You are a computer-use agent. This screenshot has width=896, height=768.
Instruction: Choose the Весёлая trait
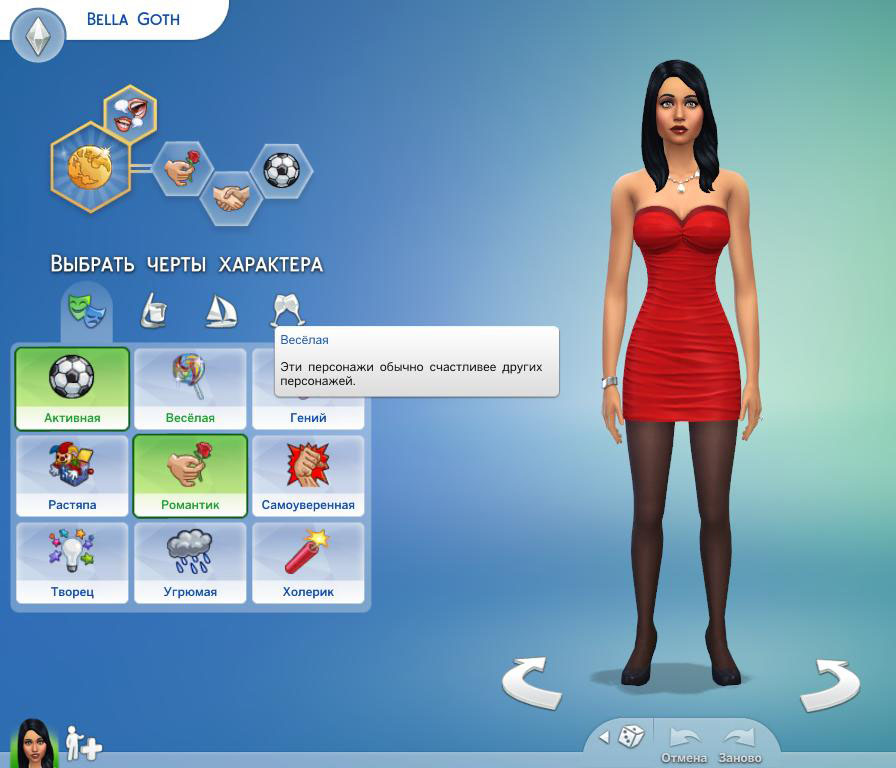click(x=190, y=388)
